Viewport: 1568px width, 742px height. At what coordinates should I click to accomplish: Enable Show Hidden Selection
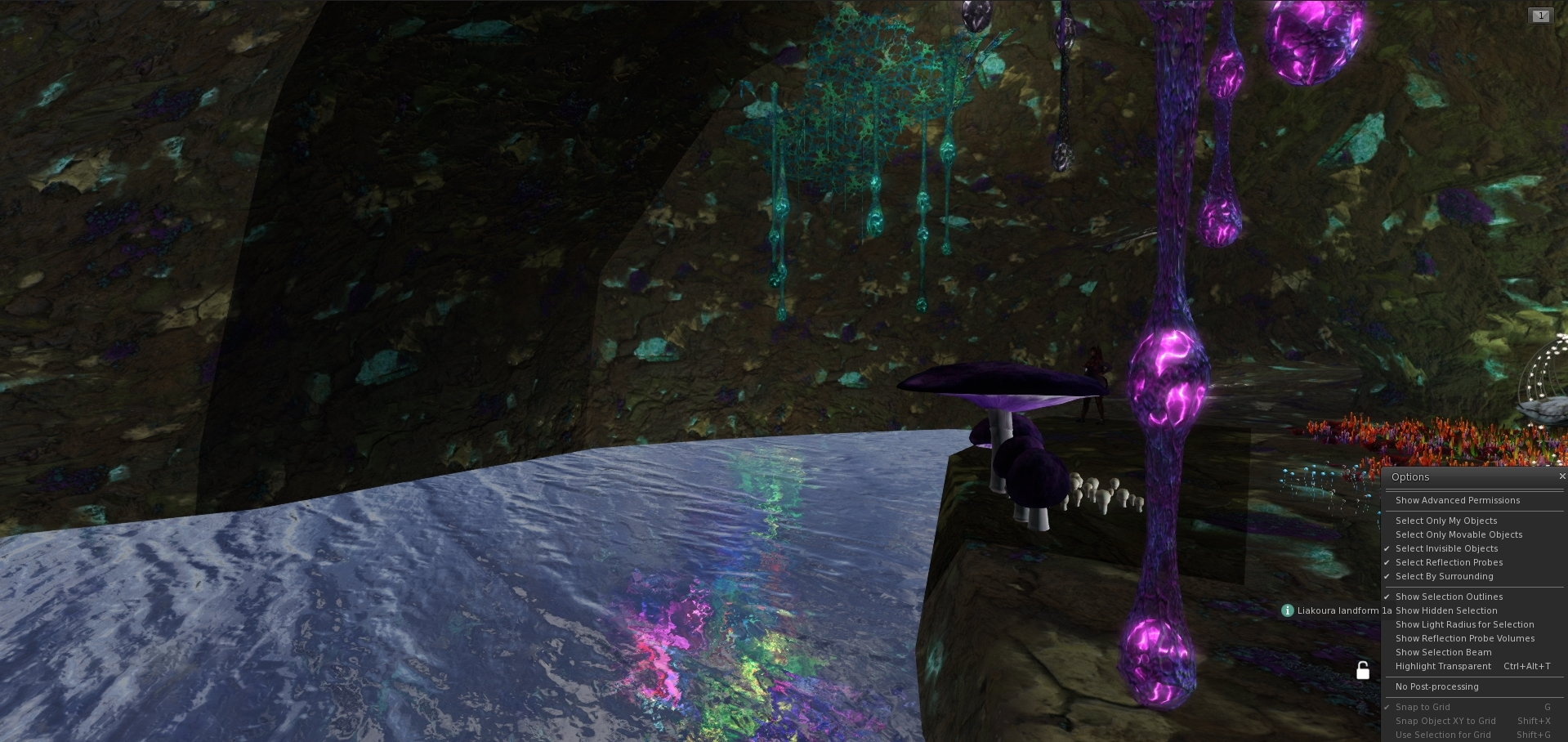coord(1446,610)
